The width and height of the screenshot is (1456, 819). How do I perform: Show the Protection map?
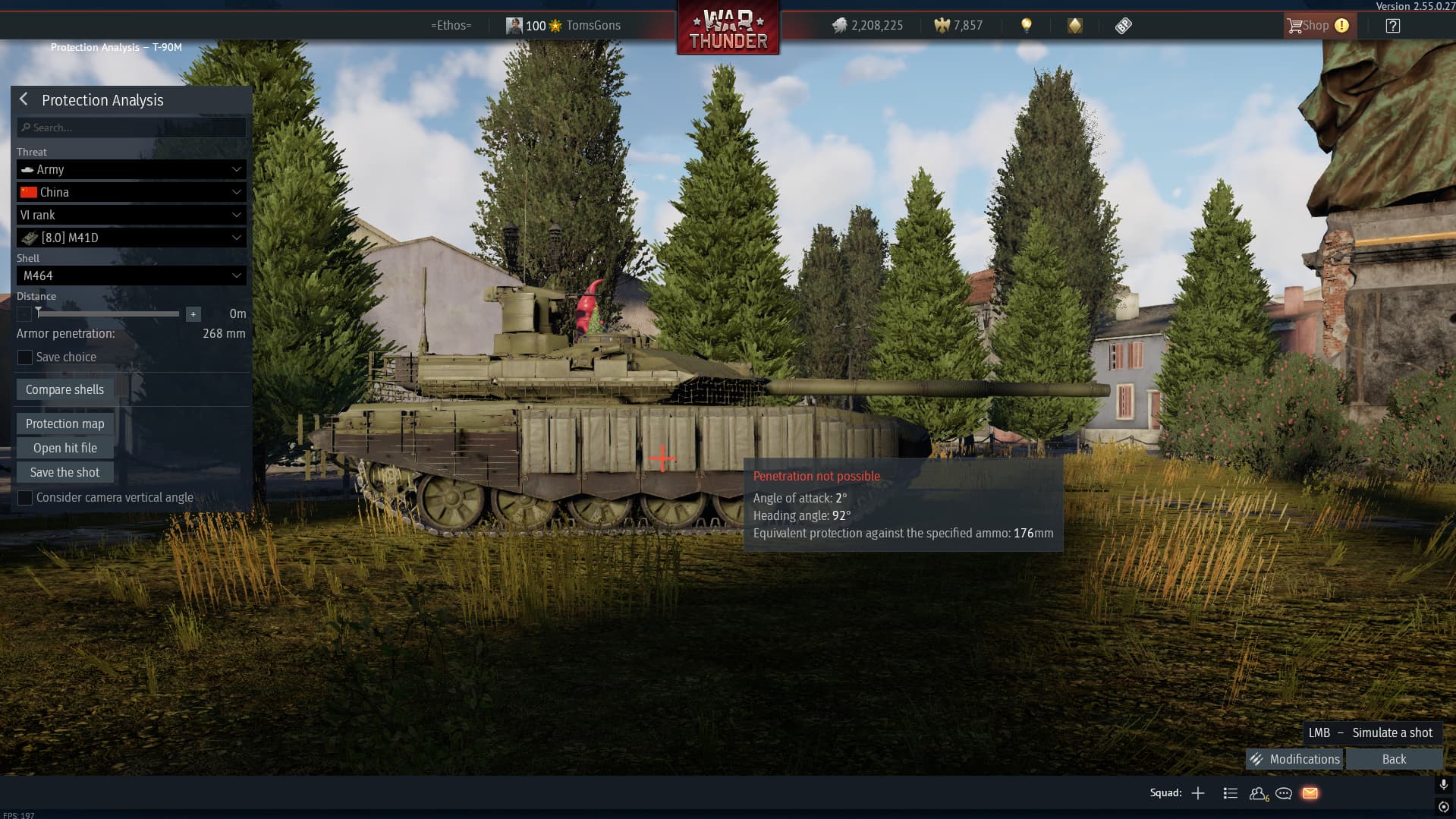click(x=64, y=424)
